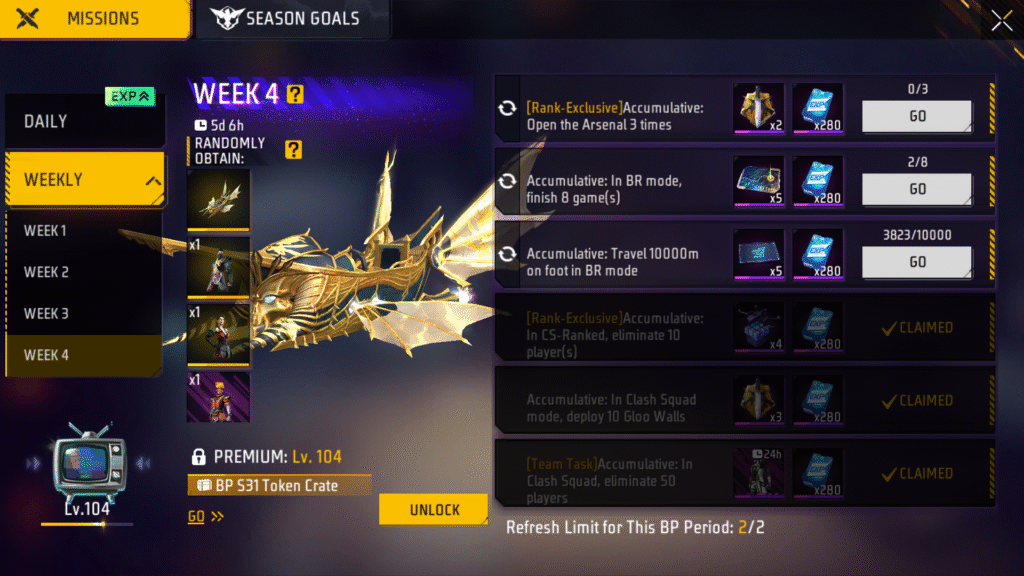Unlock the premium Booyah Pass
This screenshot has height=576, width=1024.
click(x=434, y=509)
